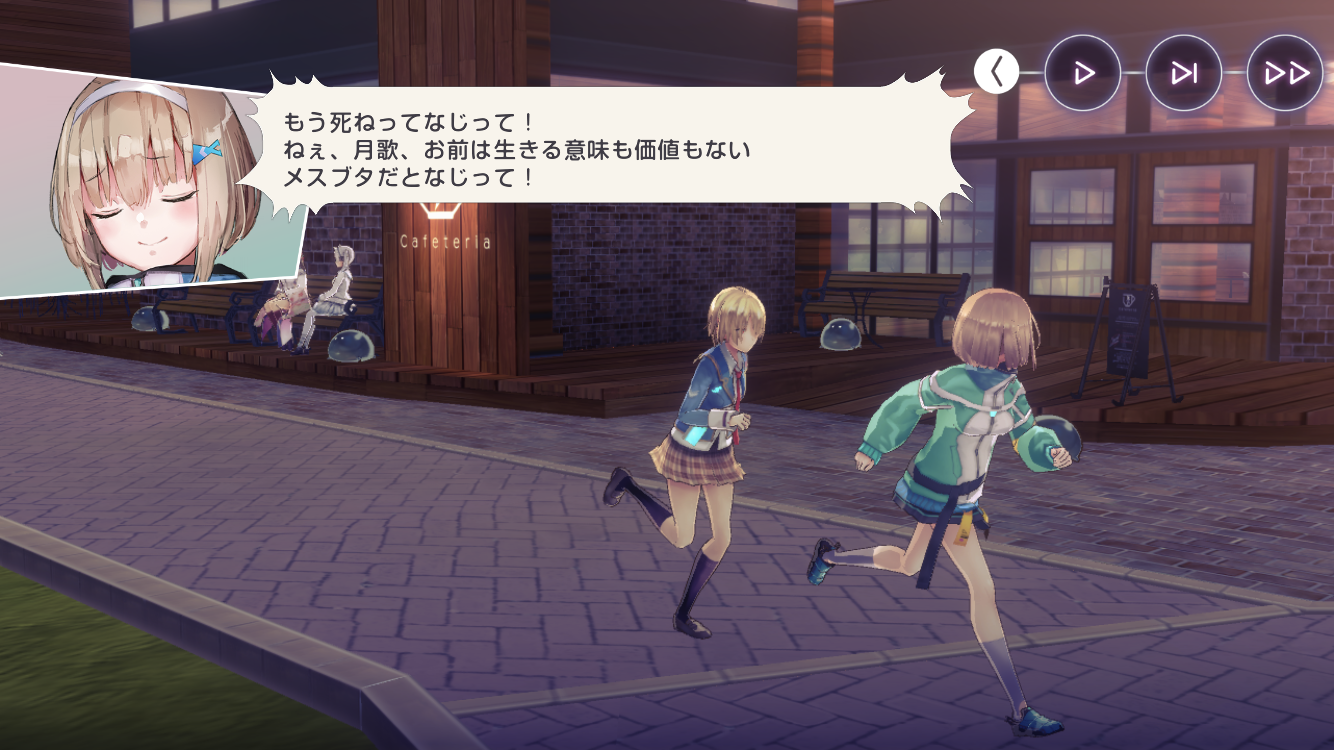Viewport: 1334px width, 750px height.
Task: Fast-forward dialogue with the double triangle button
Action: [1285, 73]
